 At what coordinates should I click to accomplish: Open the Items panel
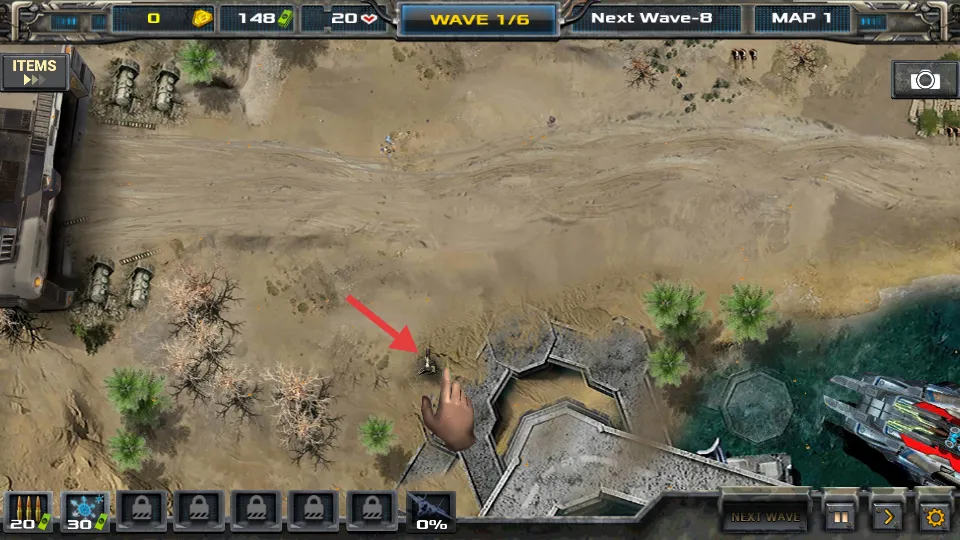[34, 72]
